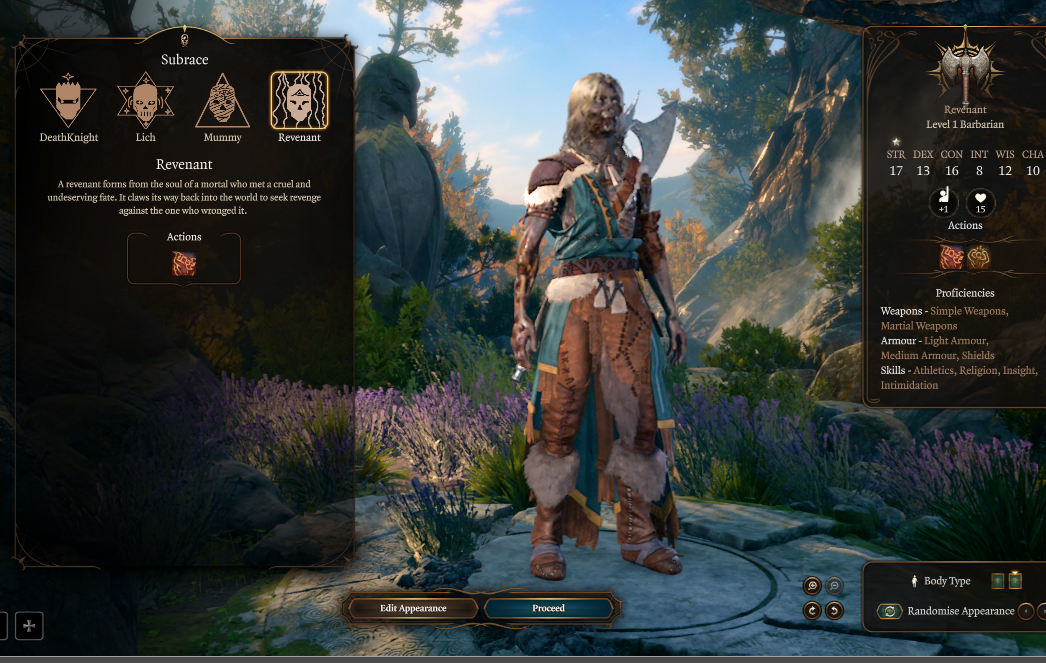The height and width of the screenshot is (663, 1046).
Task: Click the plus-shaped button at bottom left
Action: click(29, 626)
